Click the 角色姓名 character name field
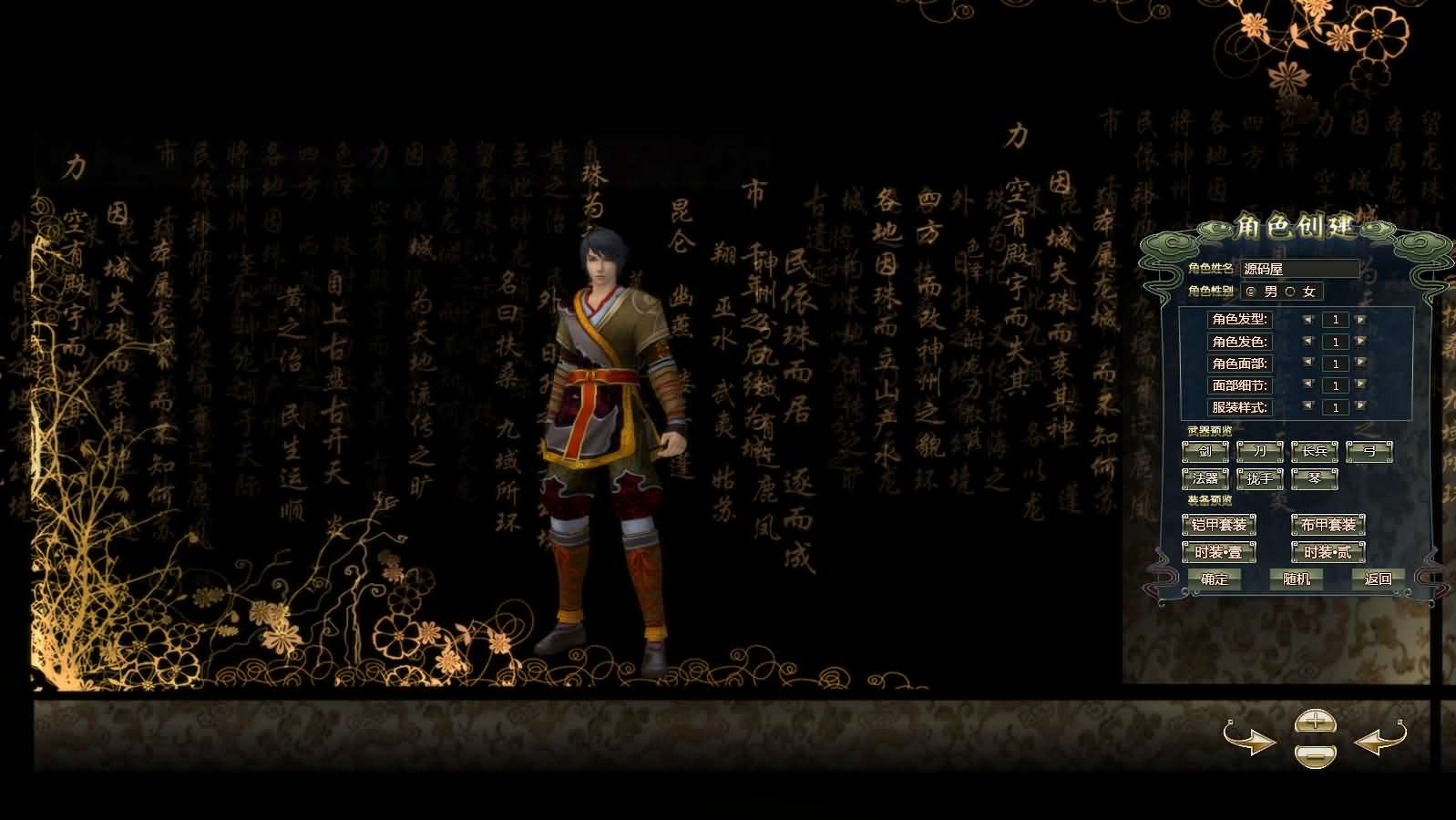Viewport: 1456px width, 820px height. click(1305, 269)
